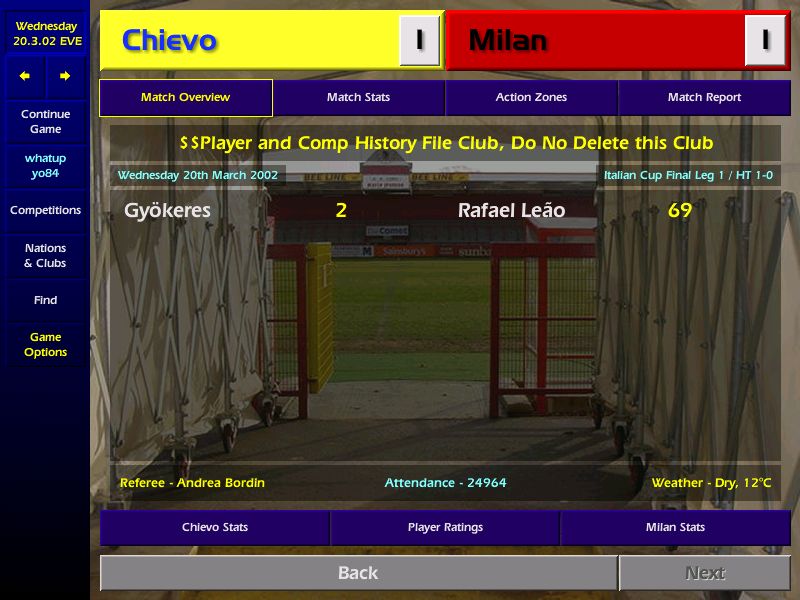
Task: Select the whatup yo84 manager entry
Action: pos(45,166)
